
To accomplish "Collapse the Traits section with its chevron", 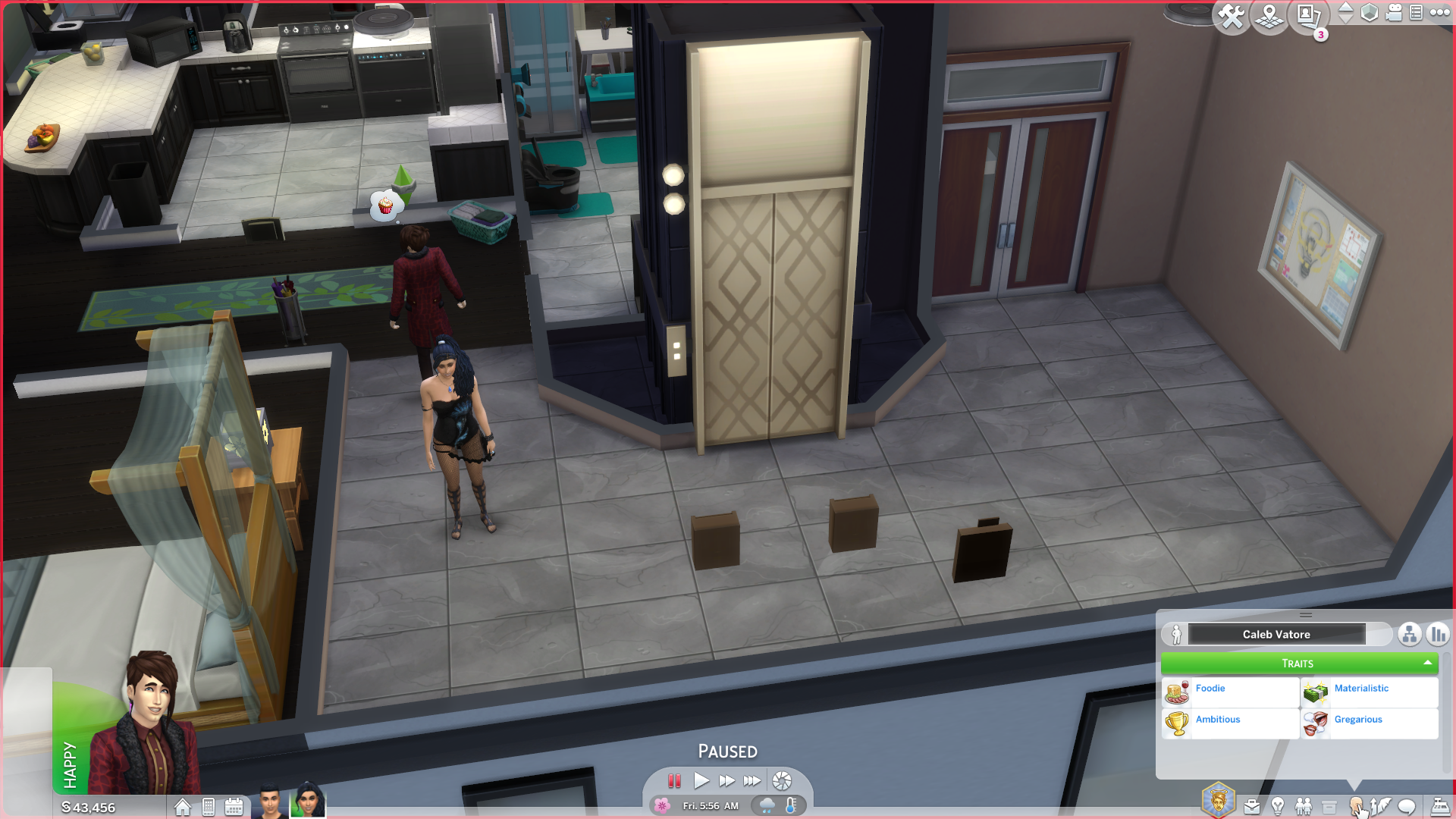I will 1426,663.
